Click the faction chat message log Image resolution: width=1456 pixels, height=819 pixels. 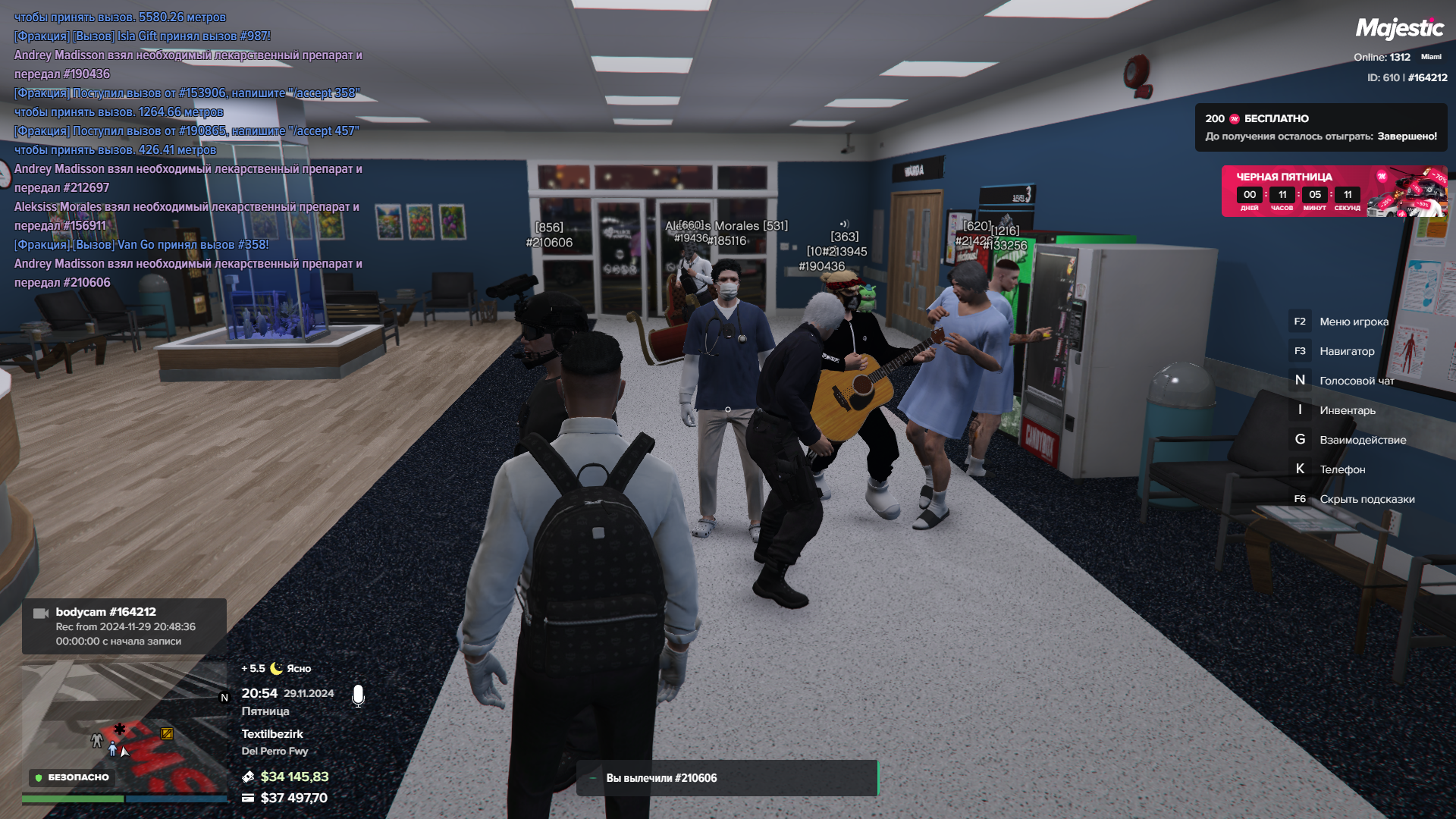click(x=188, y=149)
